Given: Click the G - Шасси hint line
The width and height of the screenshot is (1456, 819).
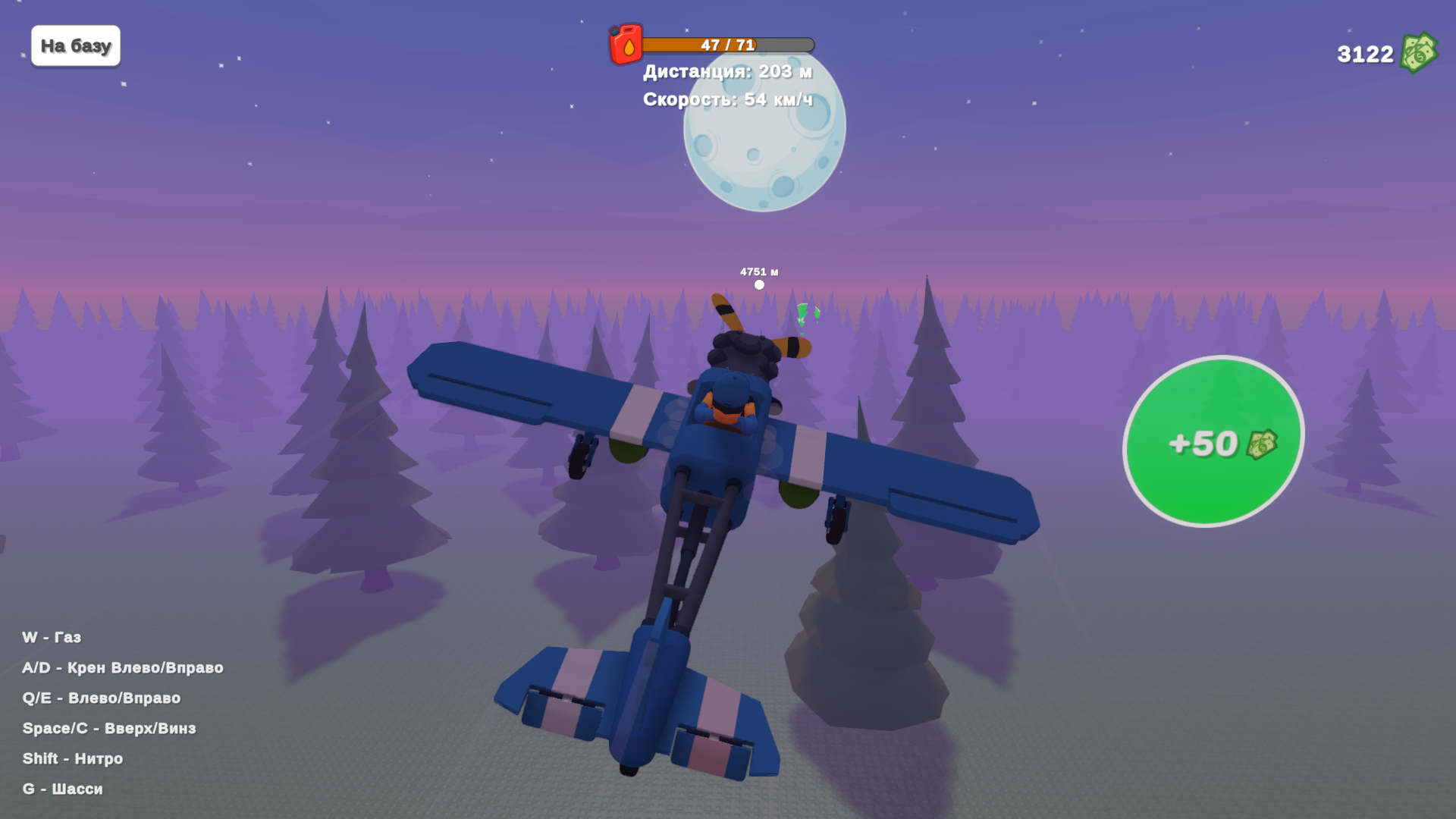Looking at the screenshot, I should (64, 789).
